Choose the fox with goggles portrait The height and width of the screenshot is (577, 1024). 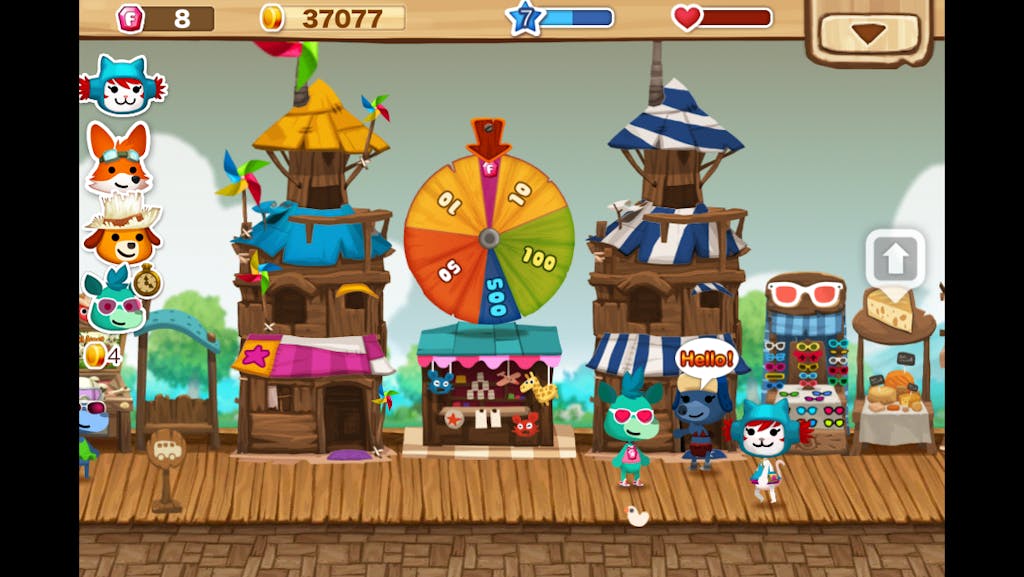click(x=118, y=158)
